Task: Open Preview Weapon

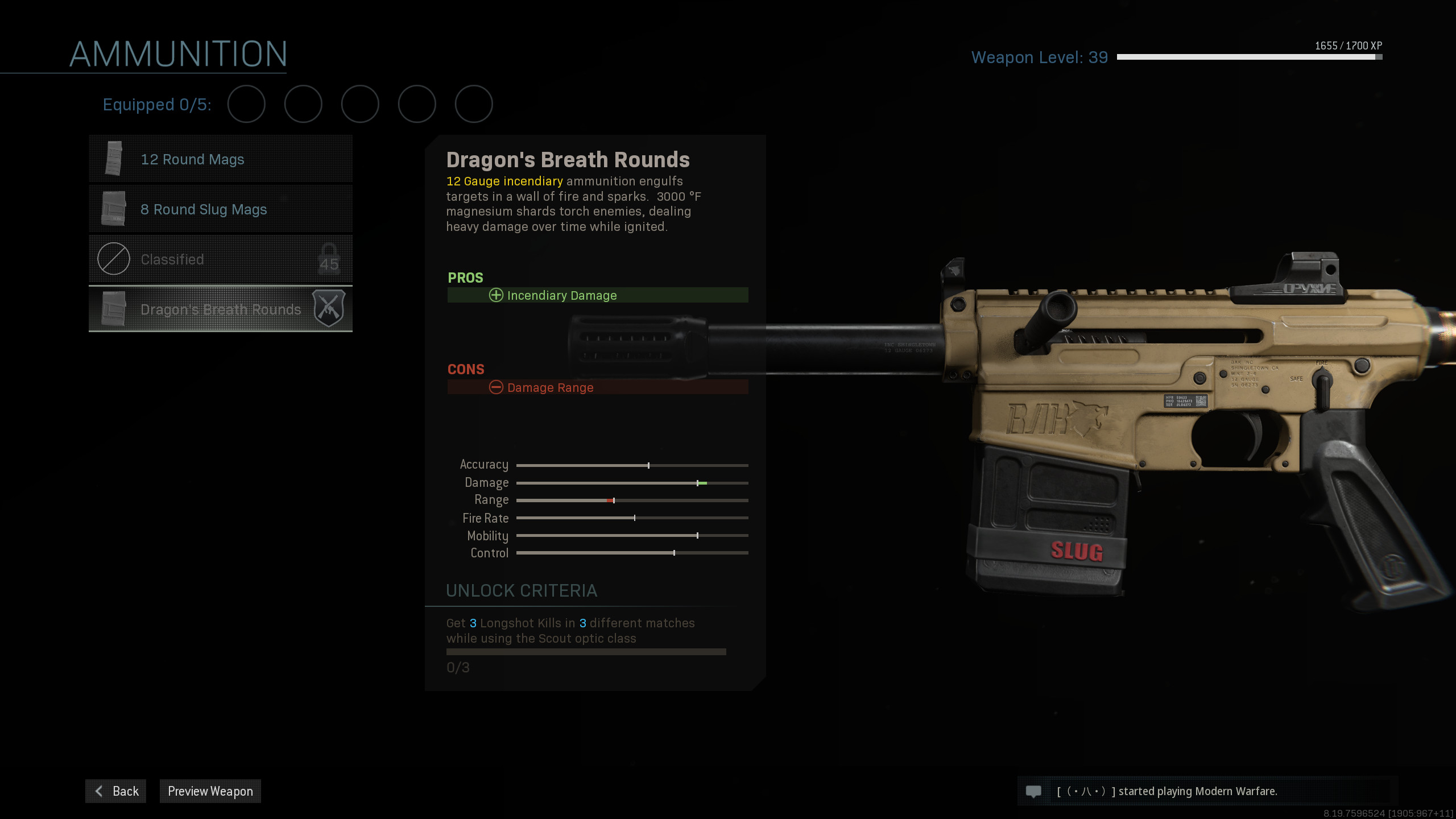Action: 210,791
